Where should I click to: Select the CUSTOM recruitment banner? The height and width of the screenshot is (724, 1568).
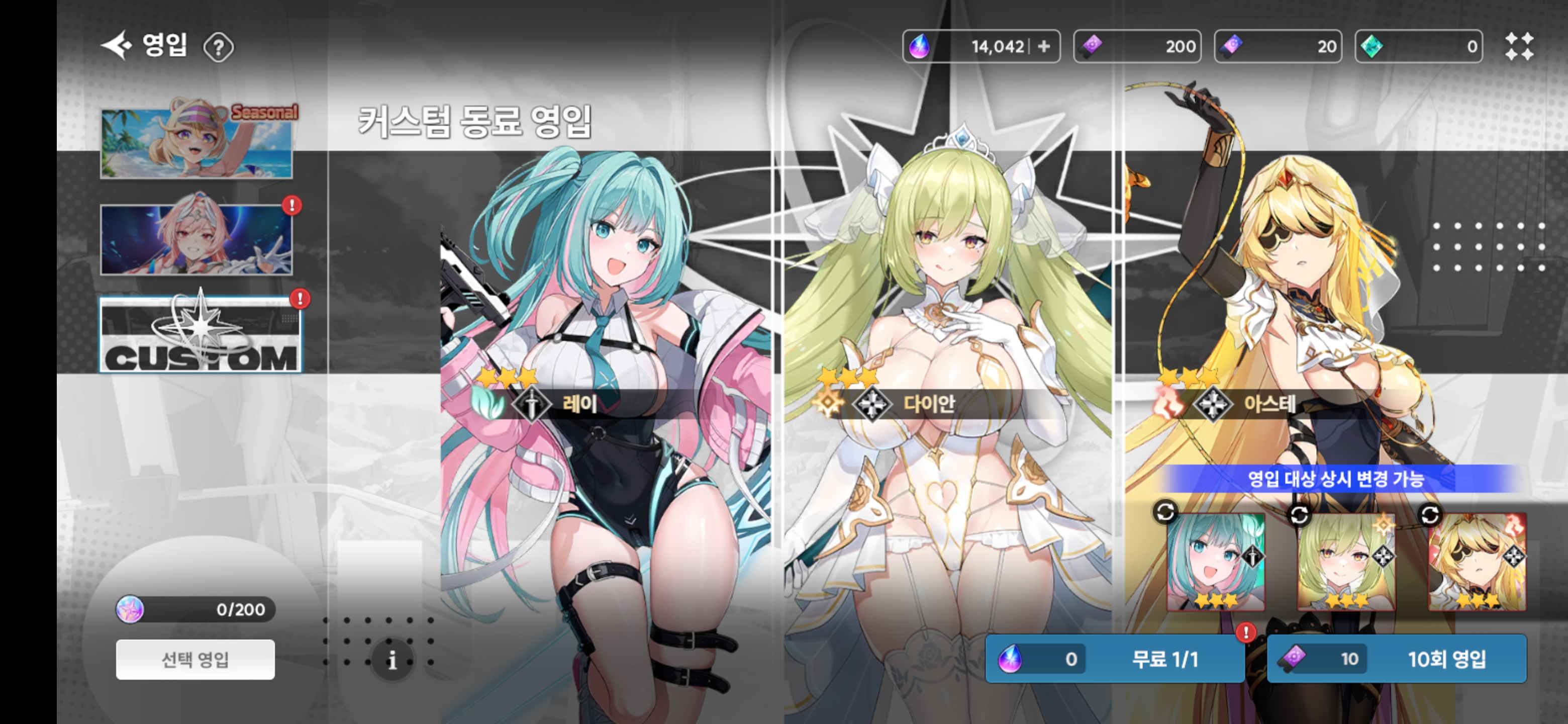[200, 334]
